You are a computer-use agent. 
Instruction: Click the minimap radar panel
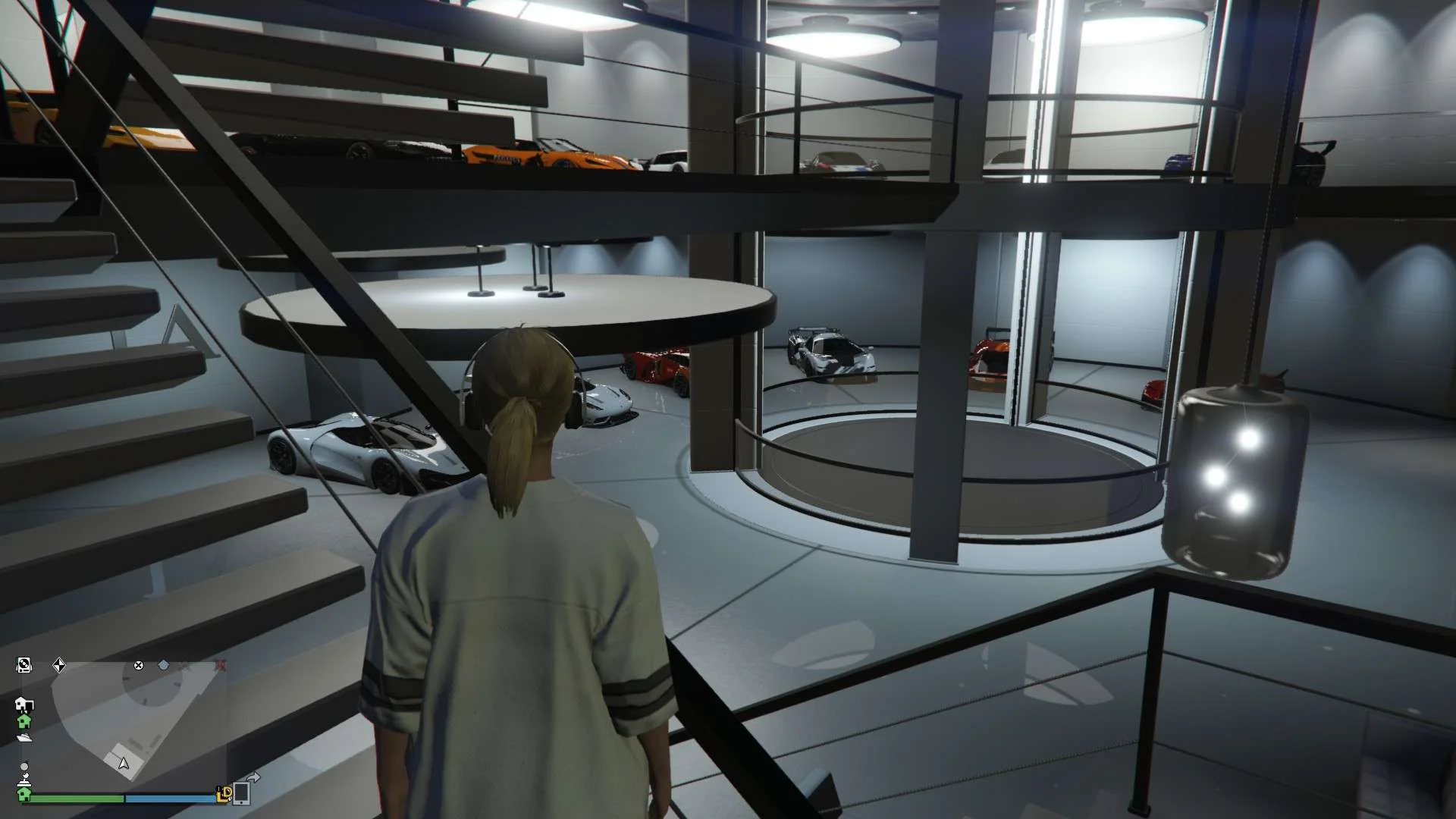click(x=125, y=724)
